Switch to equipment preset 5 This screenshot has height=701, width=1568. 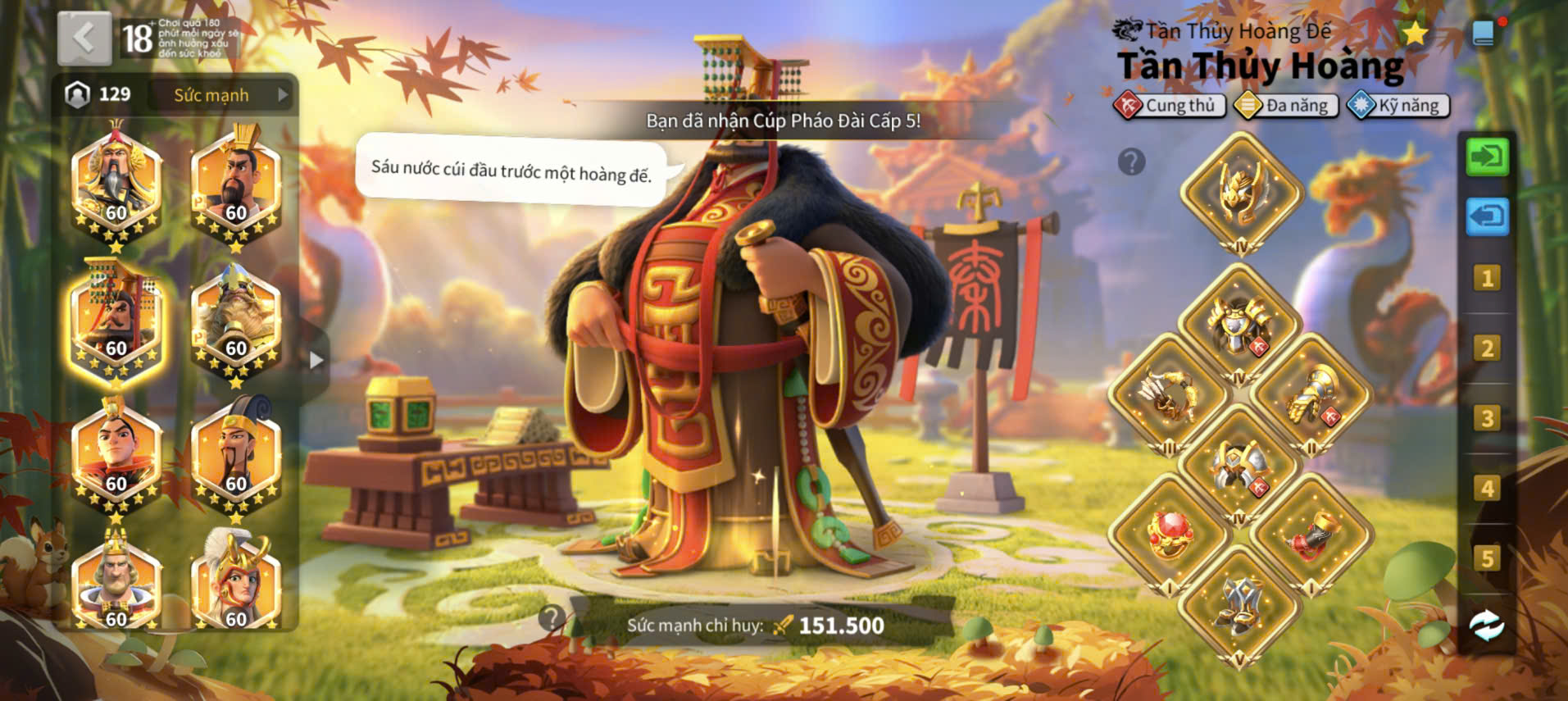(x=1487, y=558)
